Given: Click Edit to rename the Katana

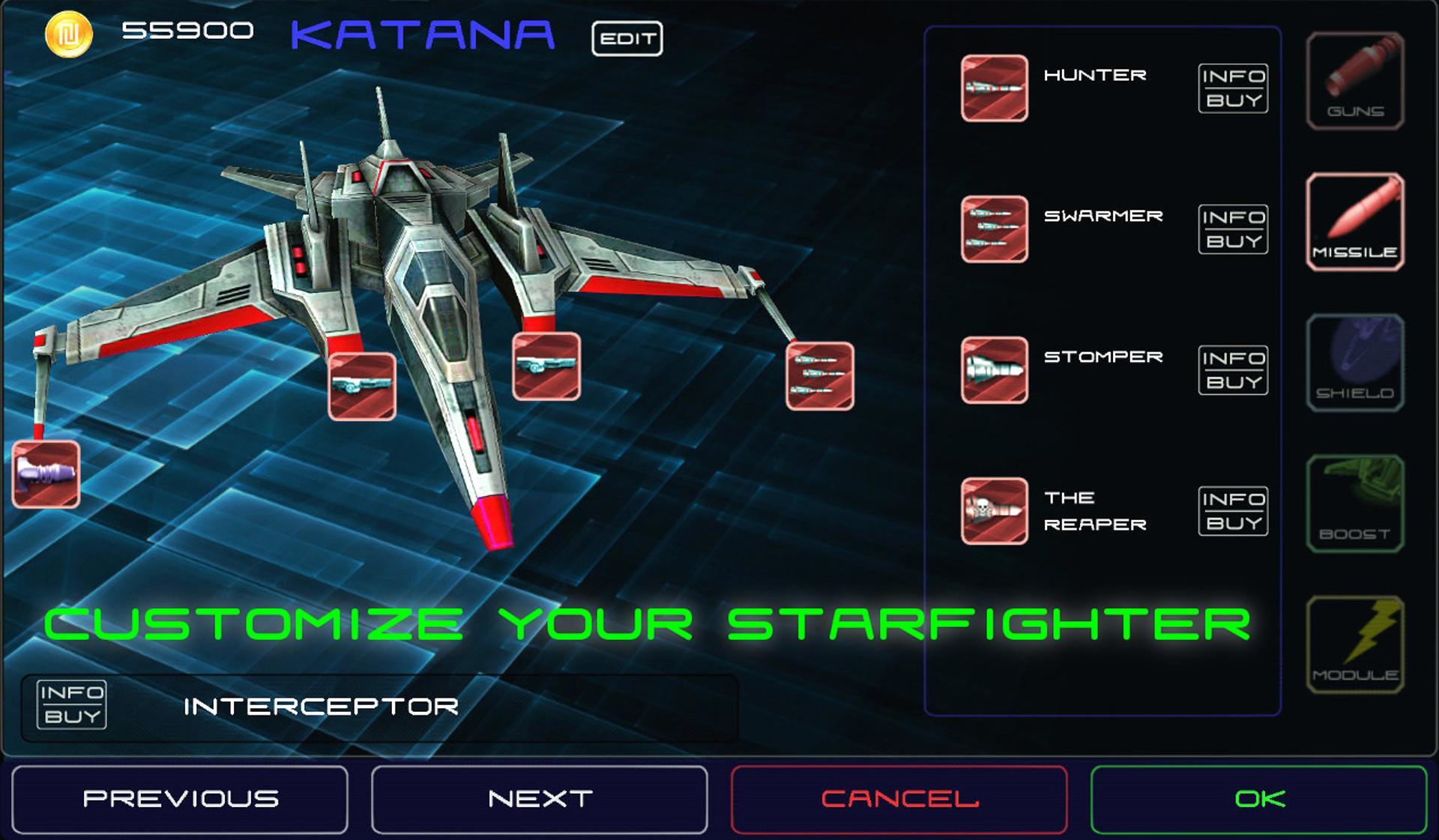Looking at the screenshot, I should (x=628, y=39).
